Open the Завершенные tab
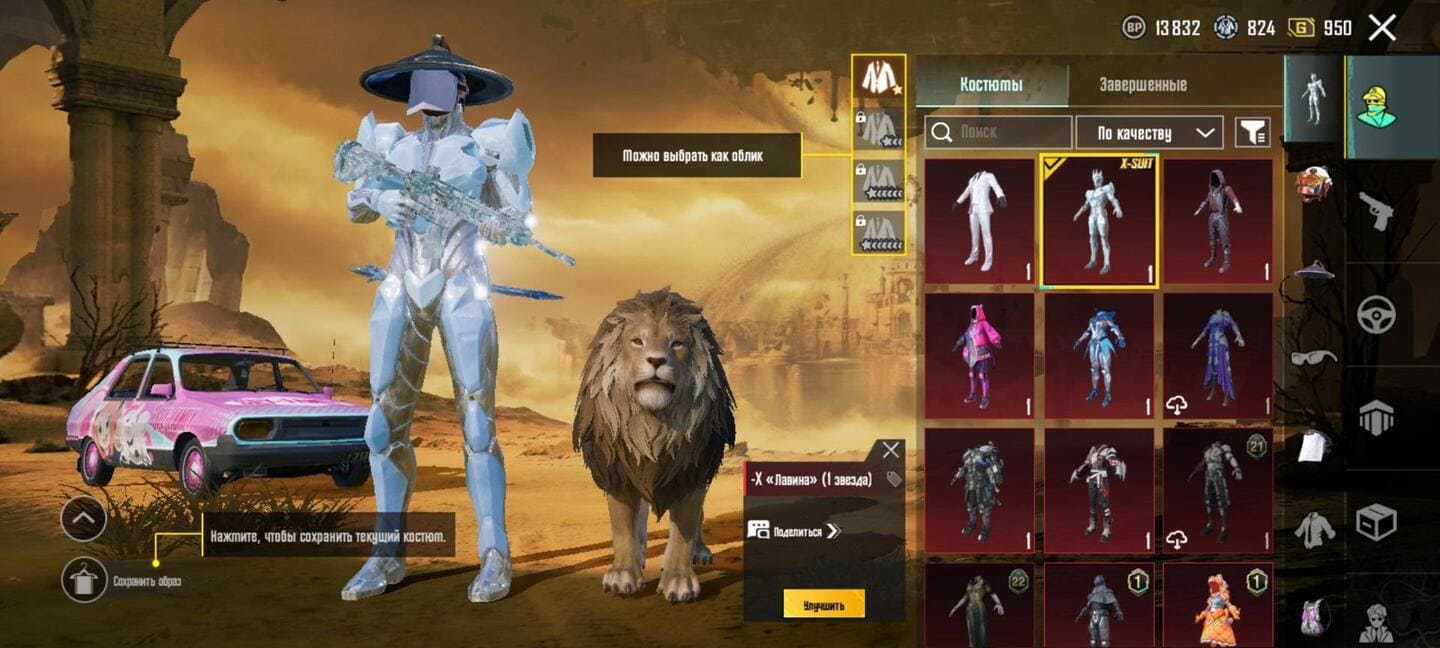 1142,85
